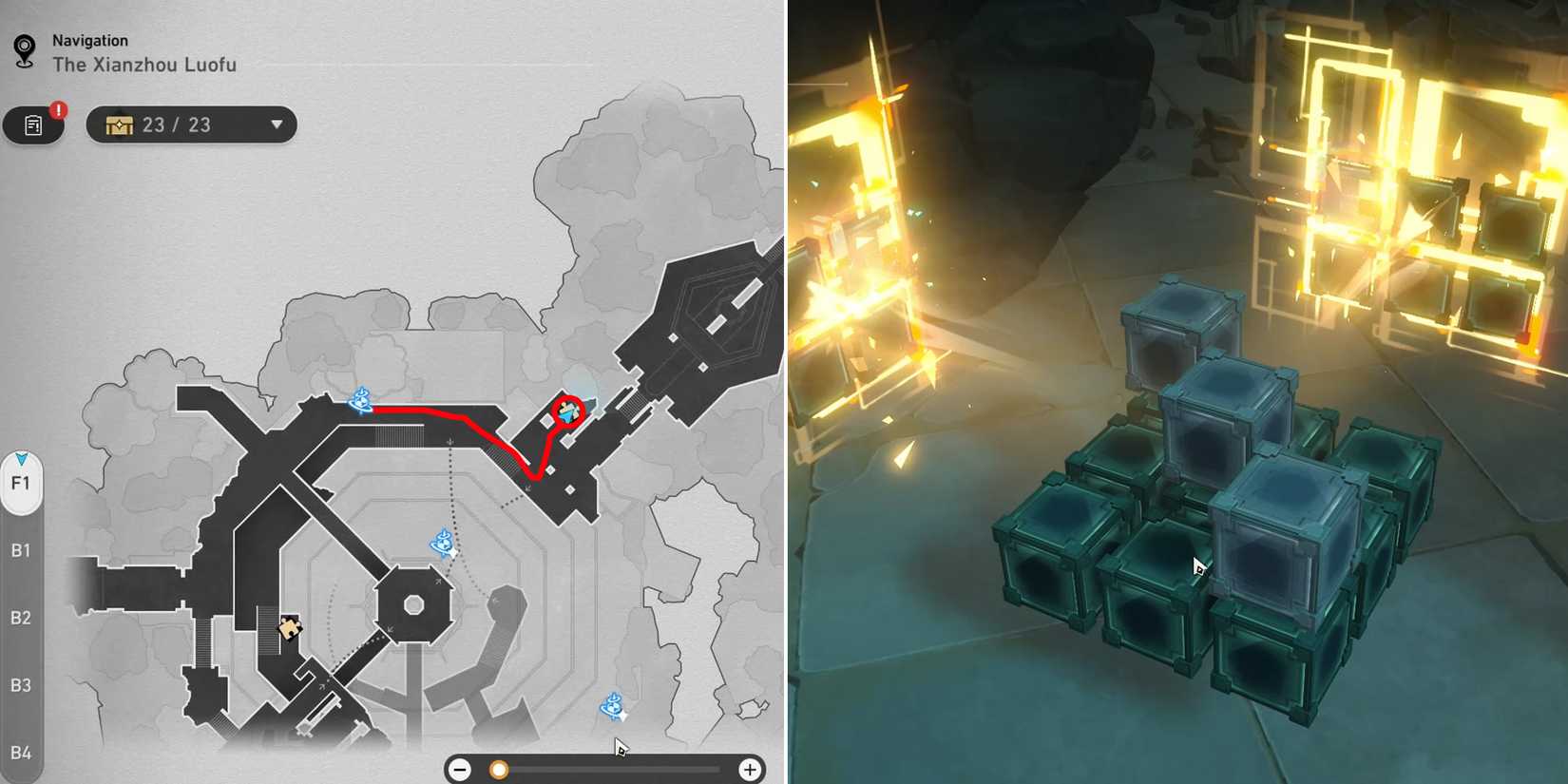The height and width of the screenshot is (784, 1568).
Task: Click the zoom in plus button
Action: 750,769
